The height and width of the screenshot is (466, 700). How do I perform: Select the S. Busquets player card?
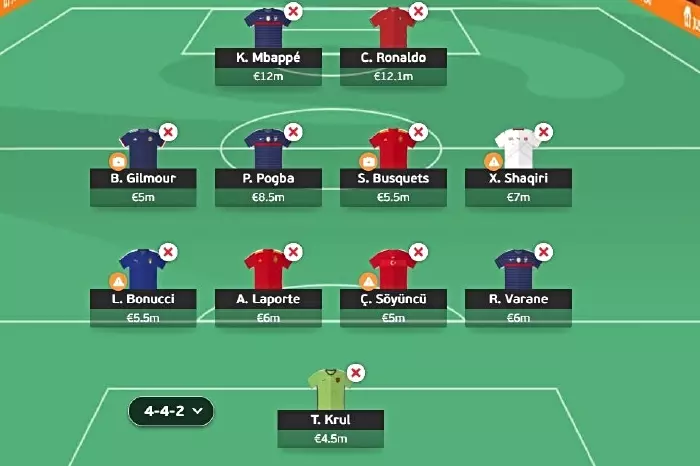tap(393, 178)
